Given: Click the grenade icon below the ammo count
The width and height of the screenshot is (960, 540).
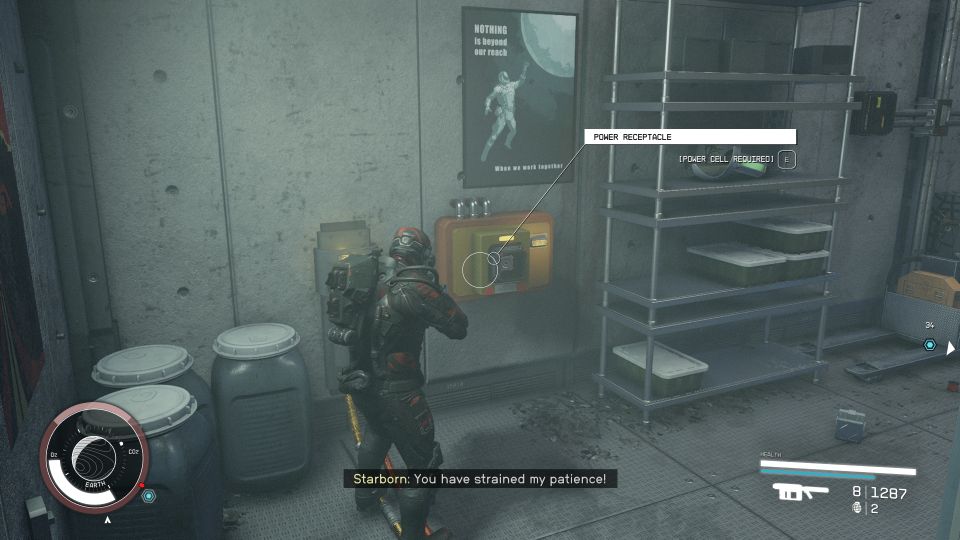Looking at the screenshot, I should tap(858, 508).
